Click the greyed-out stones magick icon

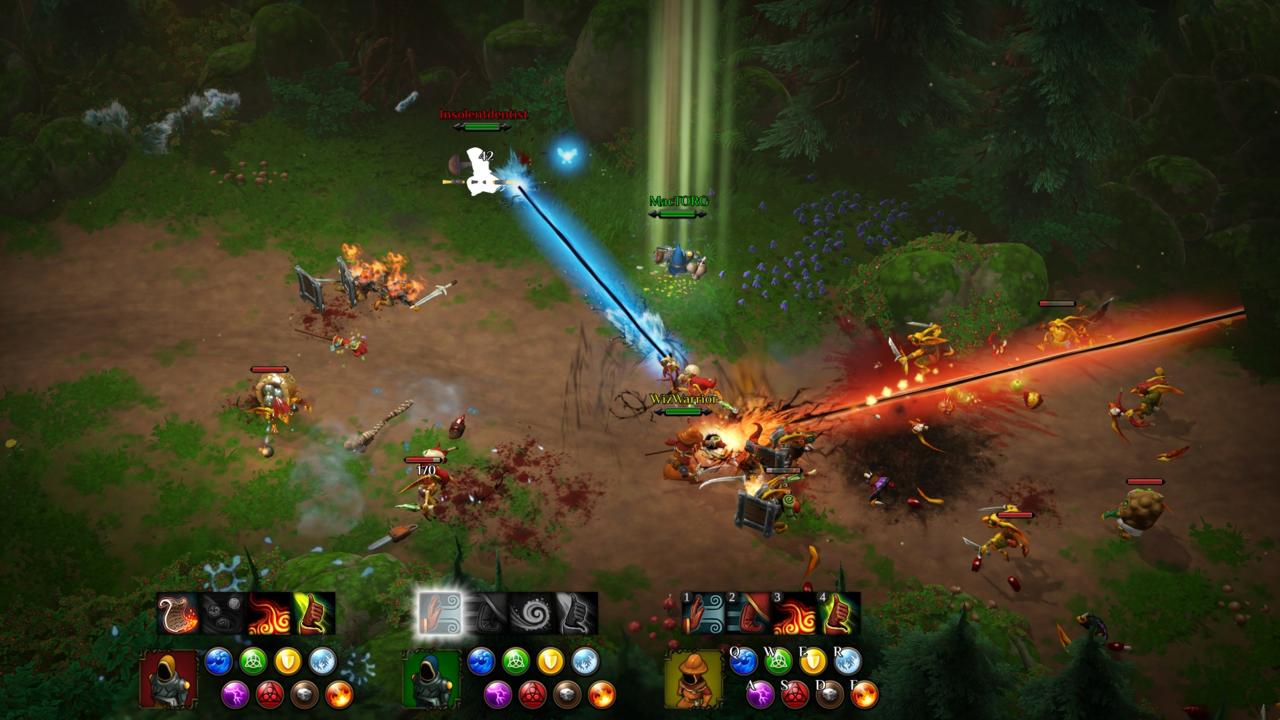coord(223,613)
